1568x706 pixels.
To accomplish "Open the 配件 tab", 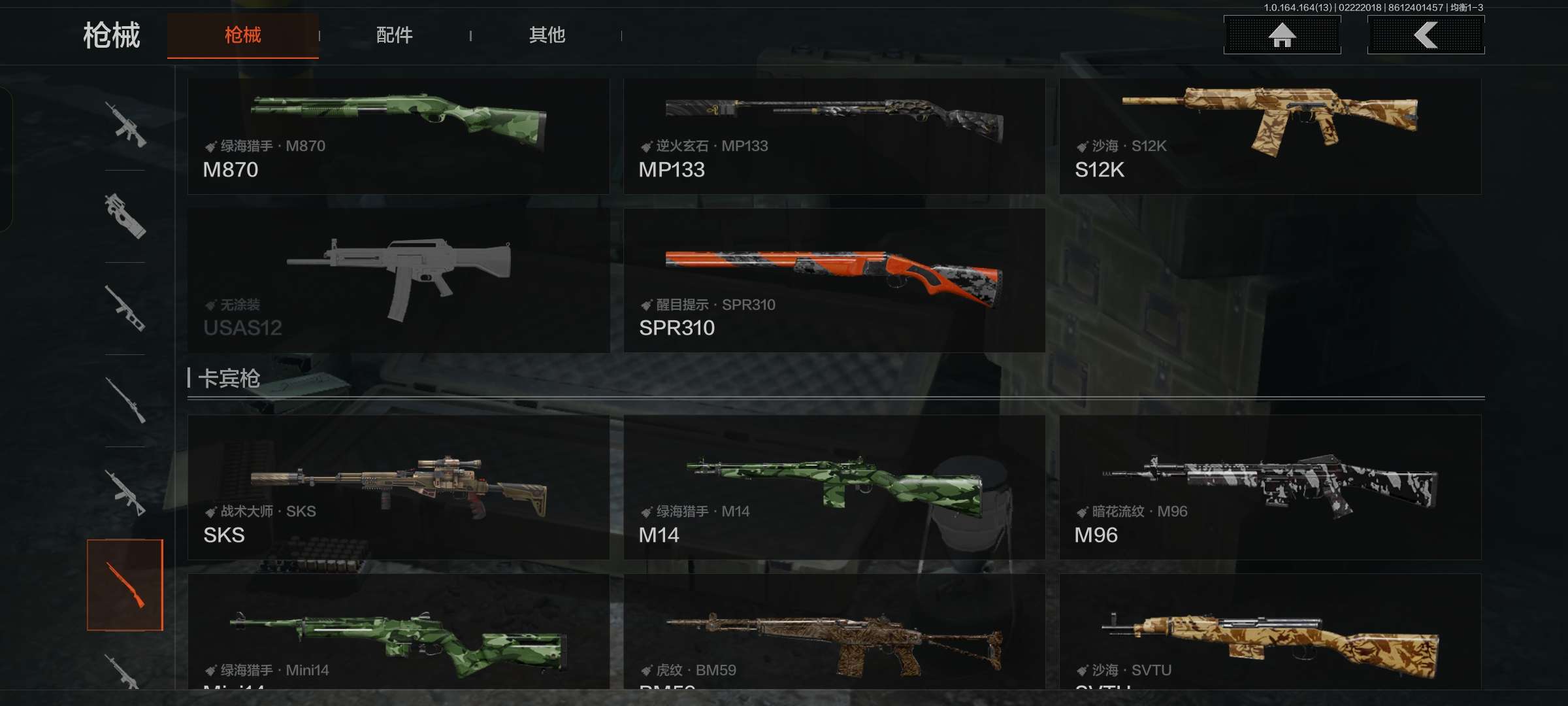I will 394,35.
